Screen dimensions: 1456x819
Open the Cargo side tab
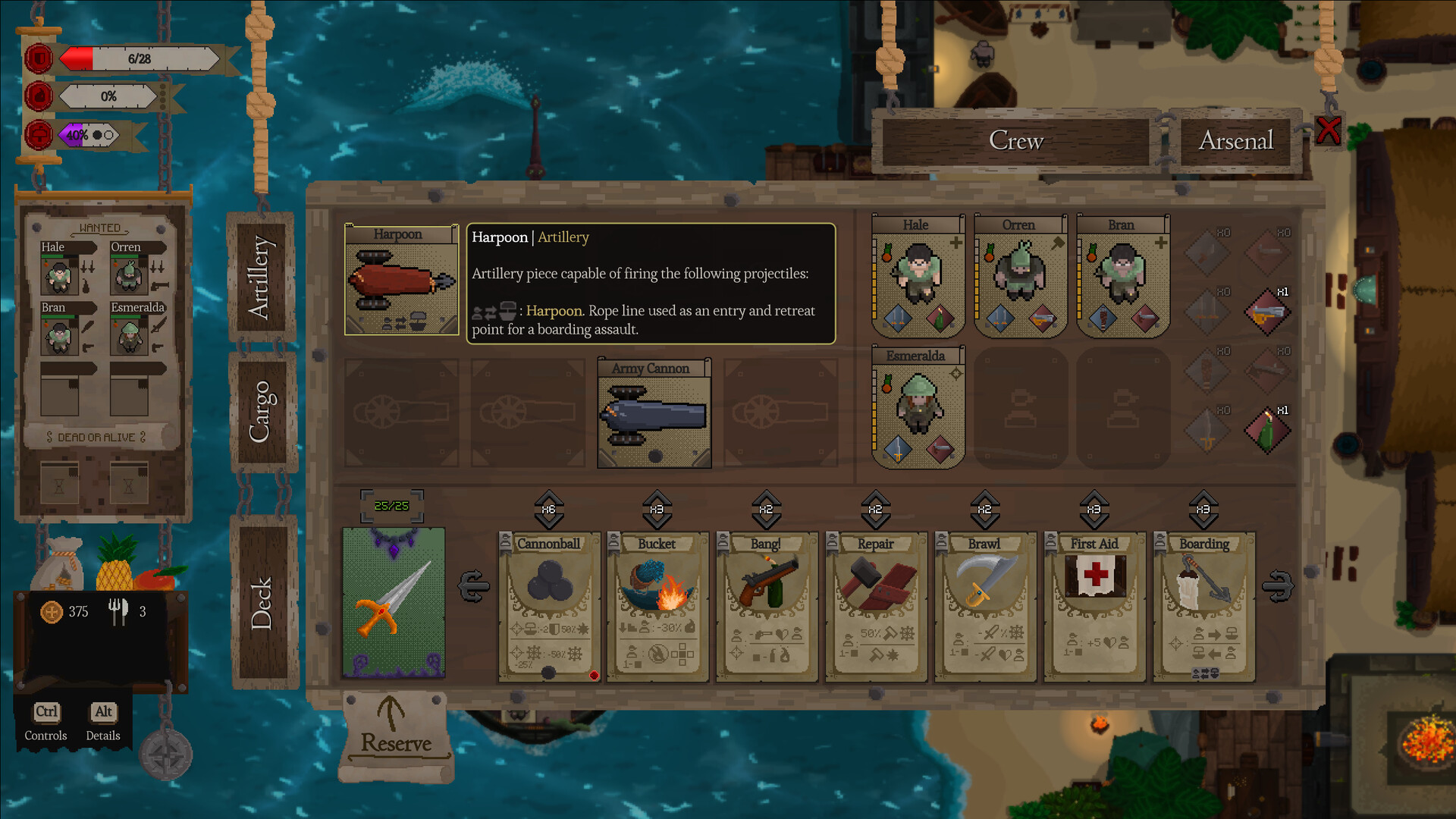point(260,412)
